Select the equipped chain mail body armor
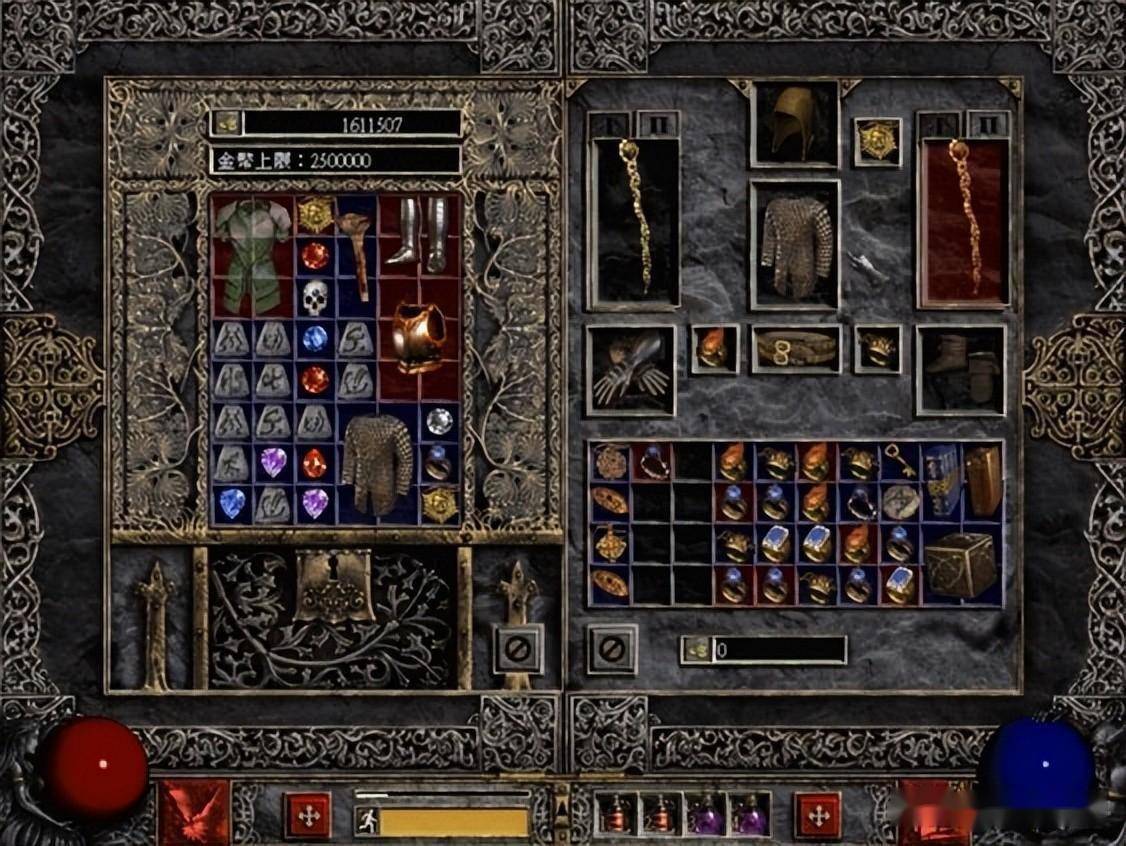Viewport: 1126px width, 846px height. pos(795,244)
